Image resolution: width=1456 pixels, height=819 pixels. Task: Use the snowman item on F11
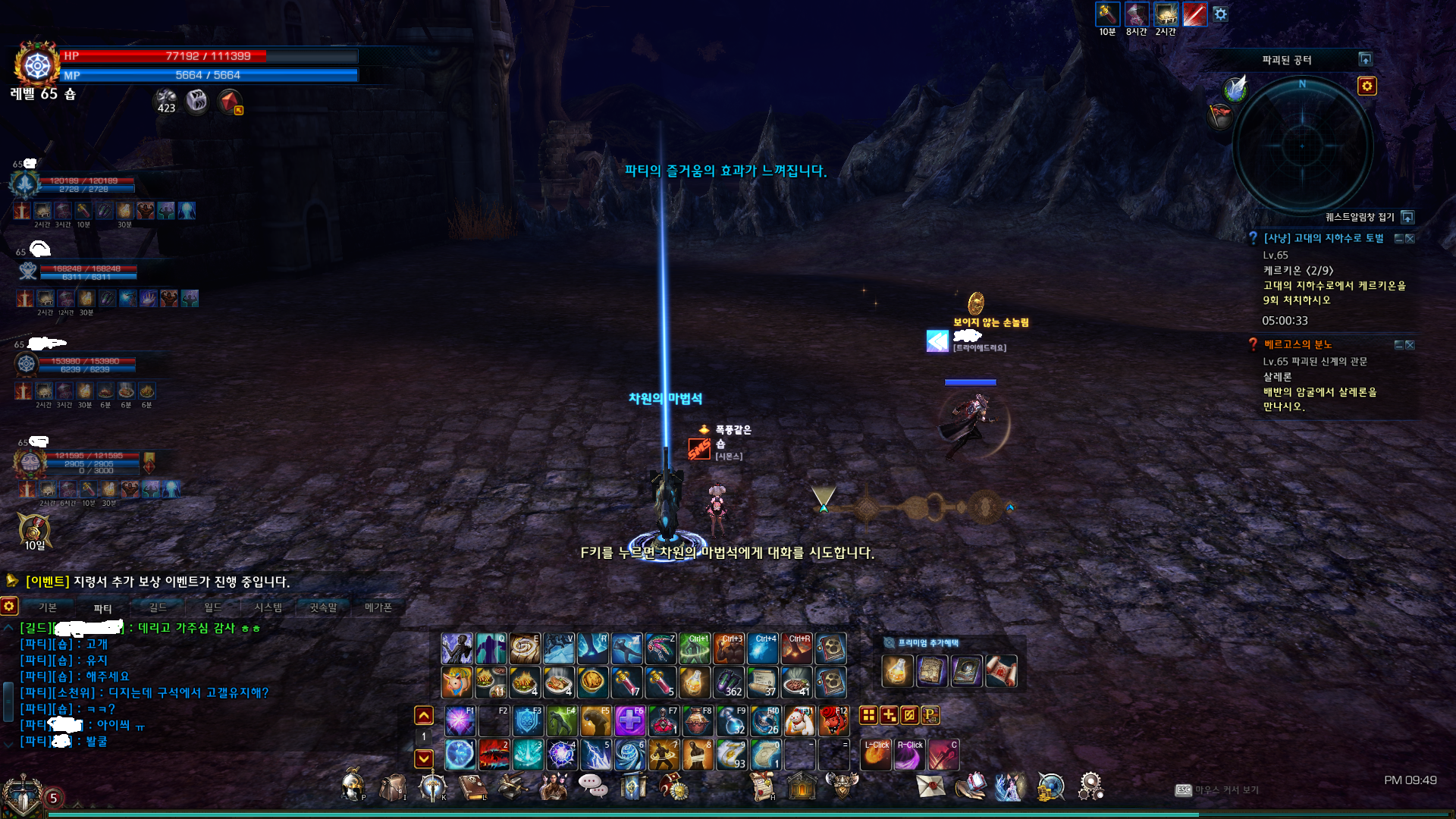pos(799,721)
